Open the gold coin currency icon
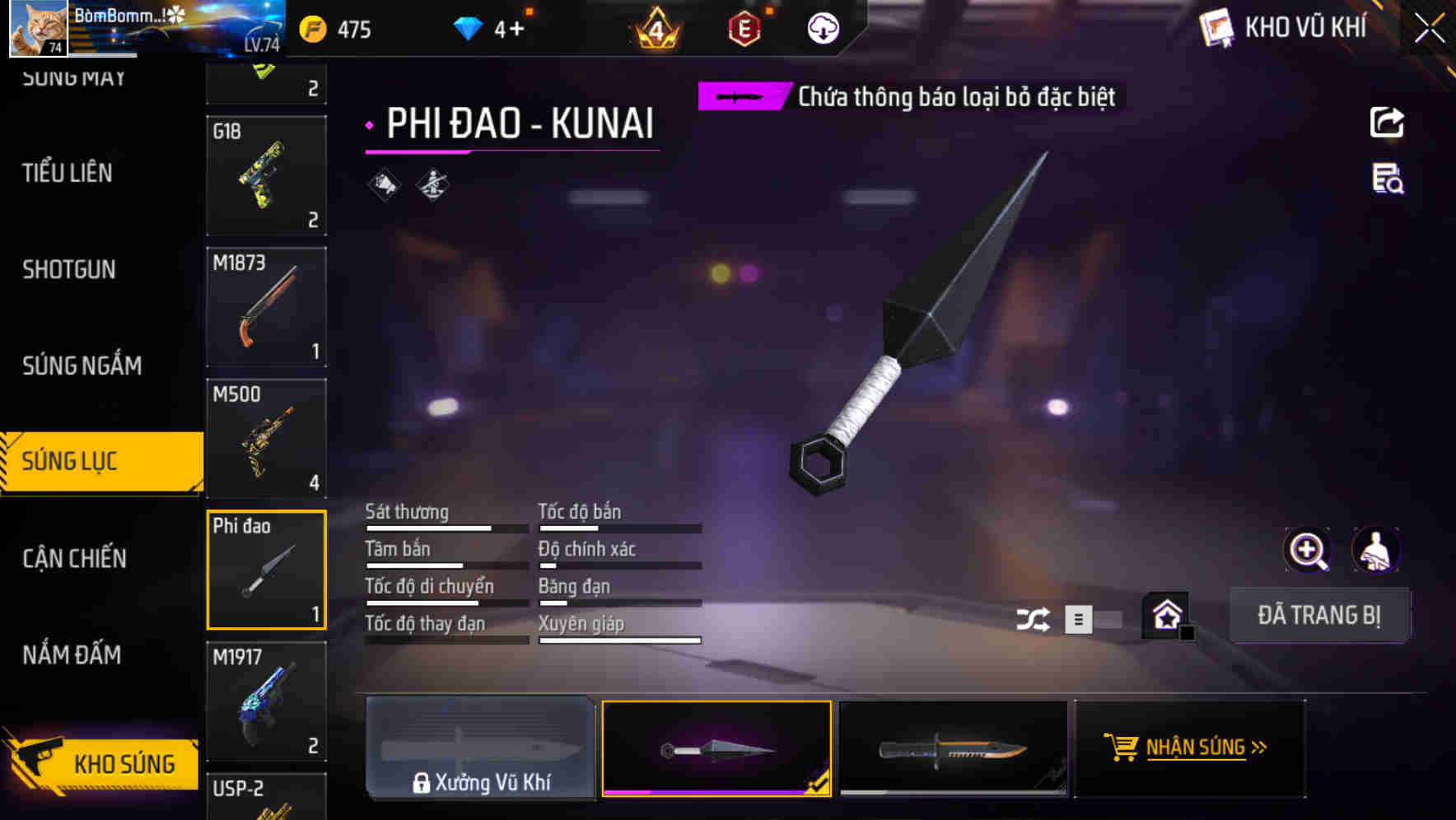 click(311, 28)
